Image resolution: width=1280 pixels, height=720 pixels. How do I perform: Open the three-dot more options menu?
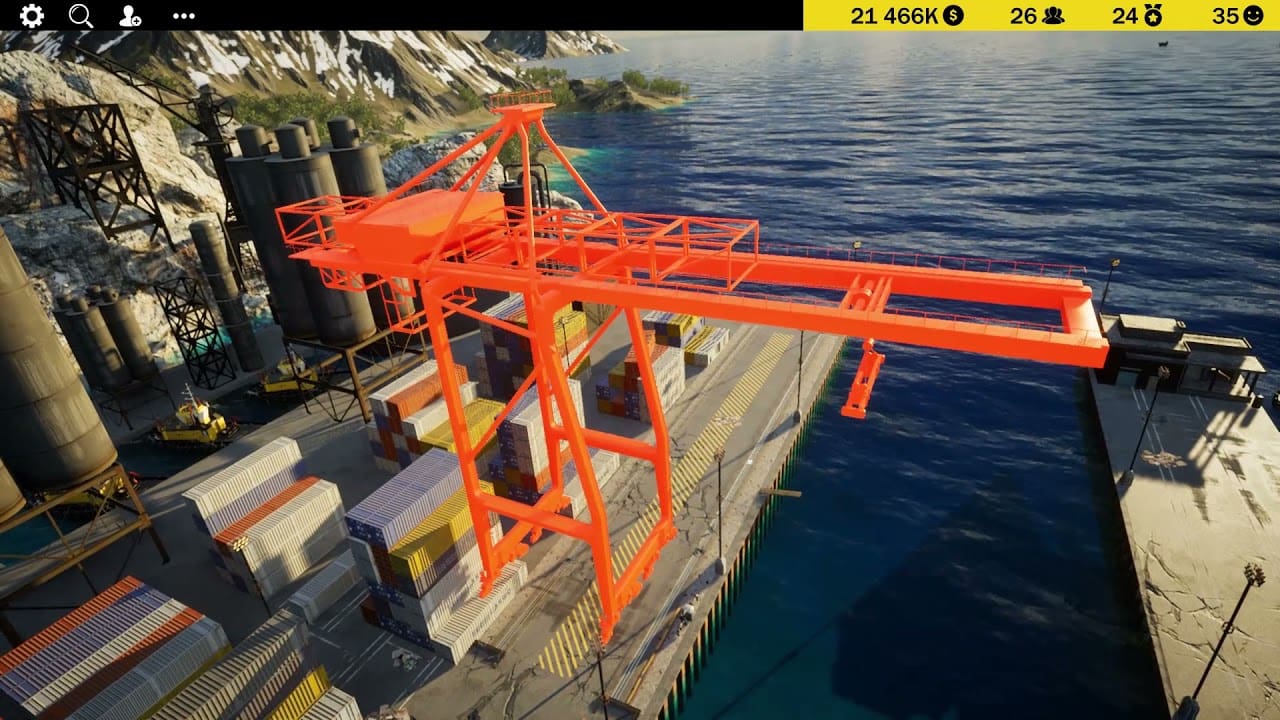184,15
